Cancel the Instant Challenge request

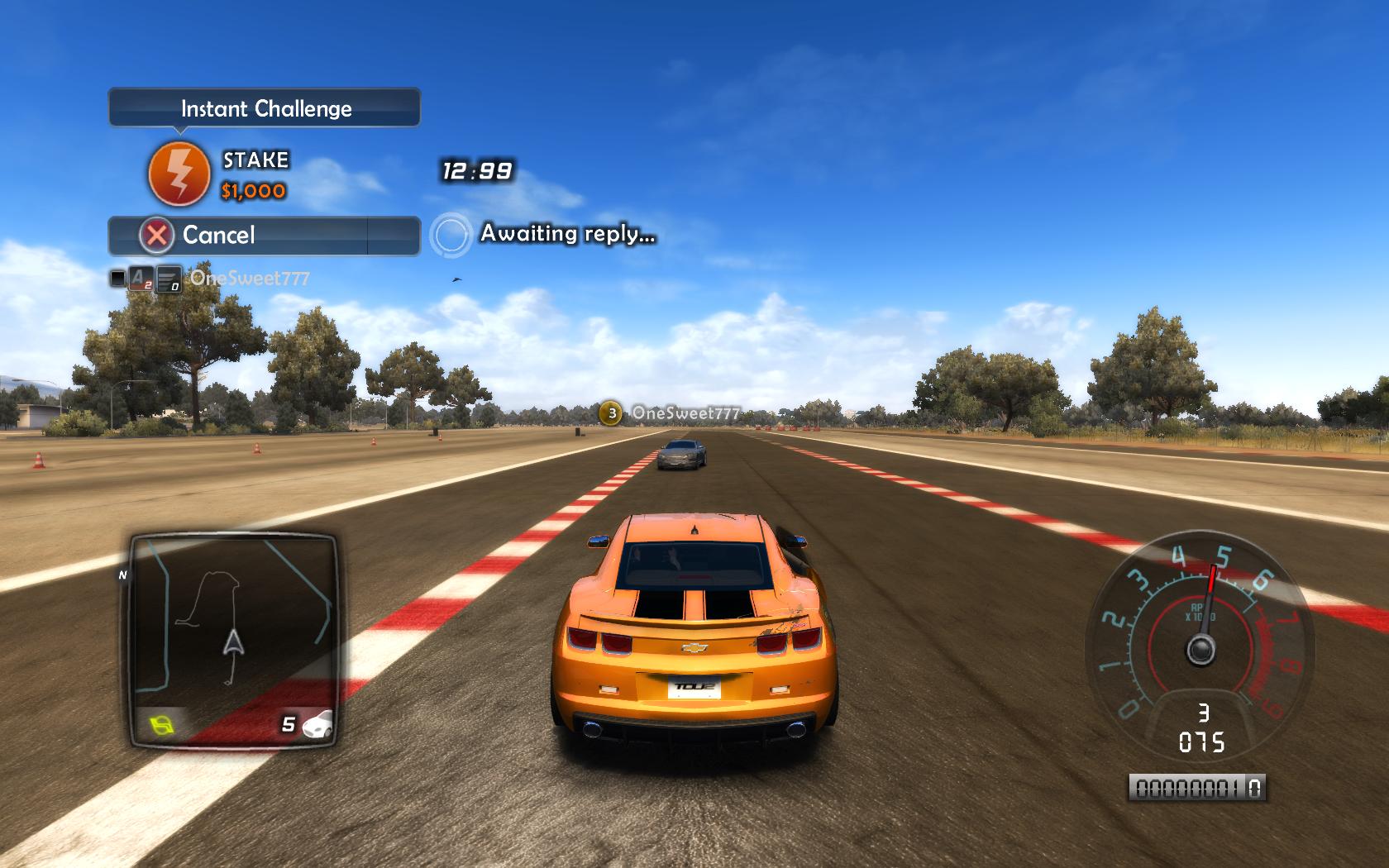(x=264, y=236)
